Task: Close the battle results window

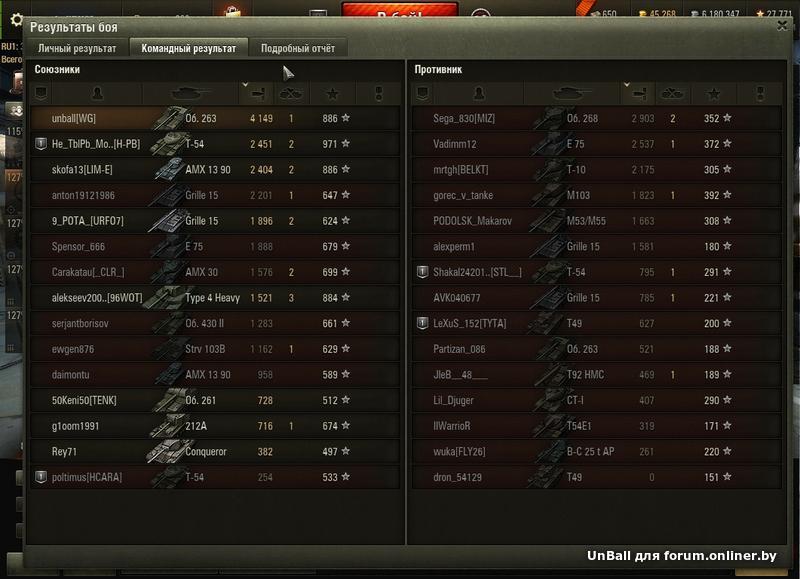Action: coord(782,27)
